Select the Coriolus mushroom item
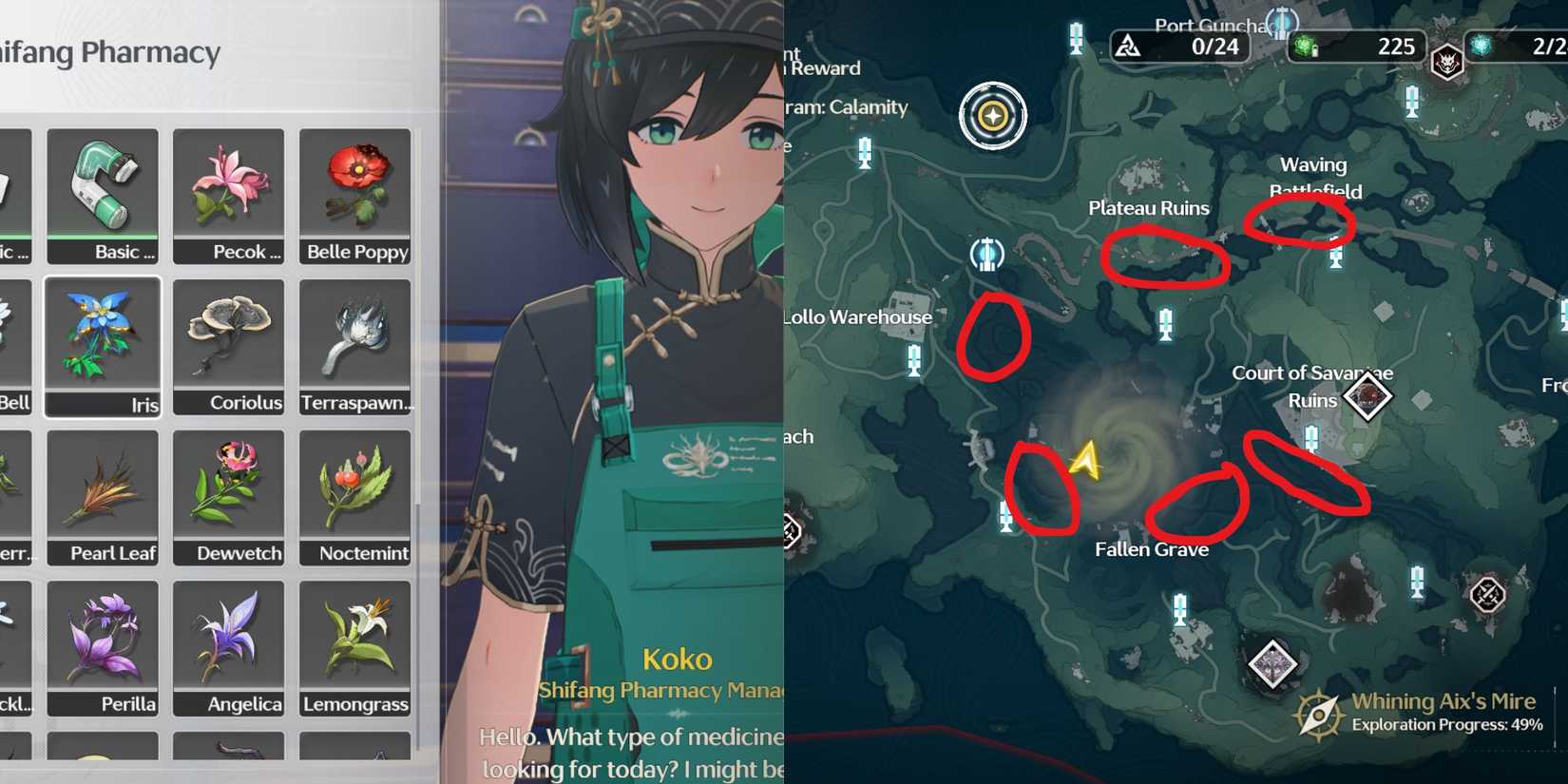The height and width of the screenshot is (784, 1568). point(228,347)
